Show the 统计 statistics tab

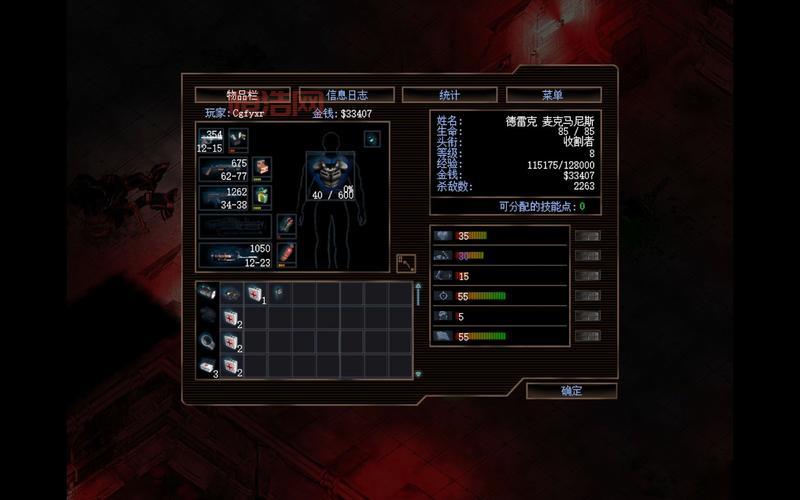click(449, 95)
